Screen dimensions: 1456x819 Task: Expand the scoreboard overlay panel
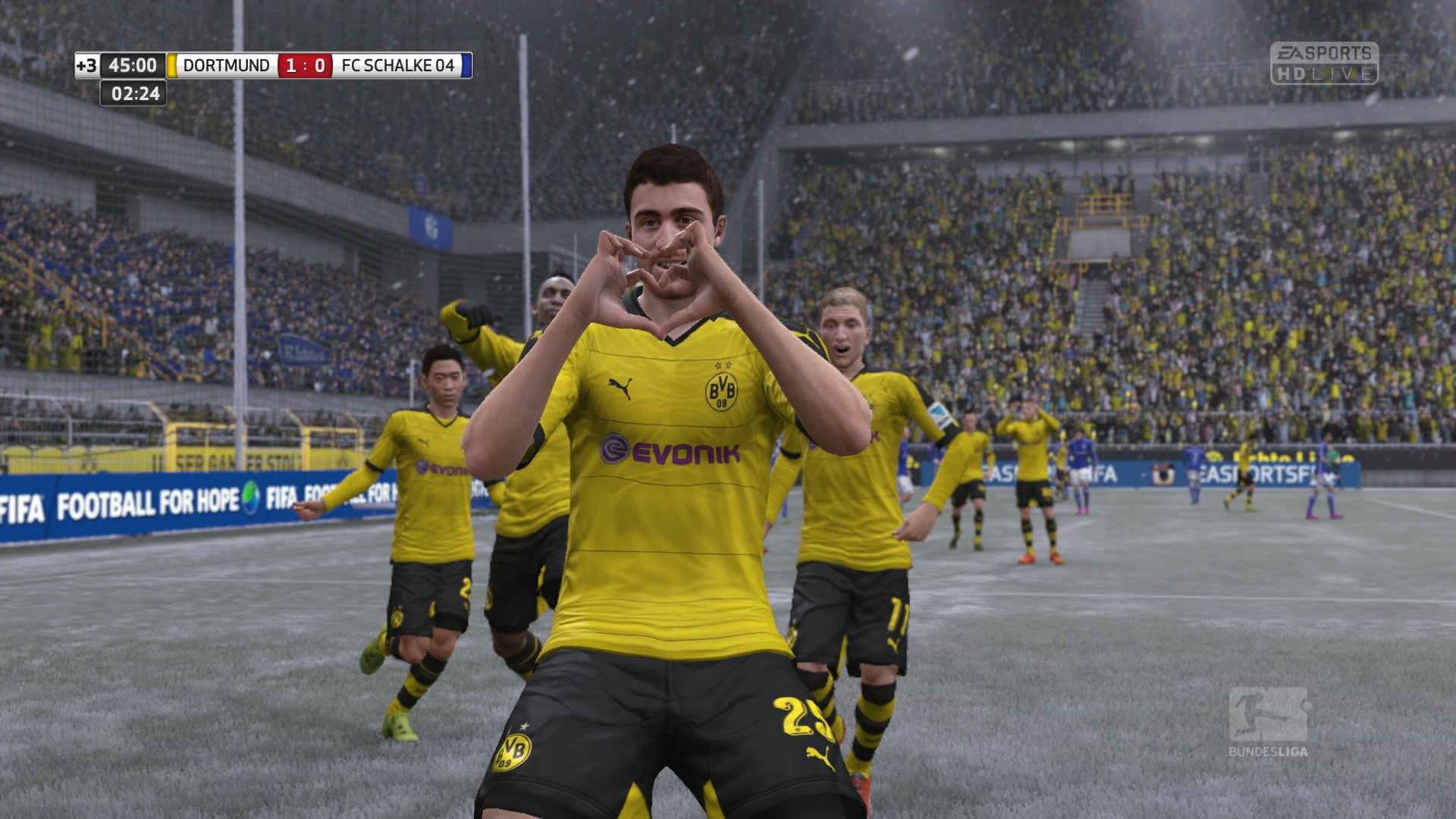273,65
